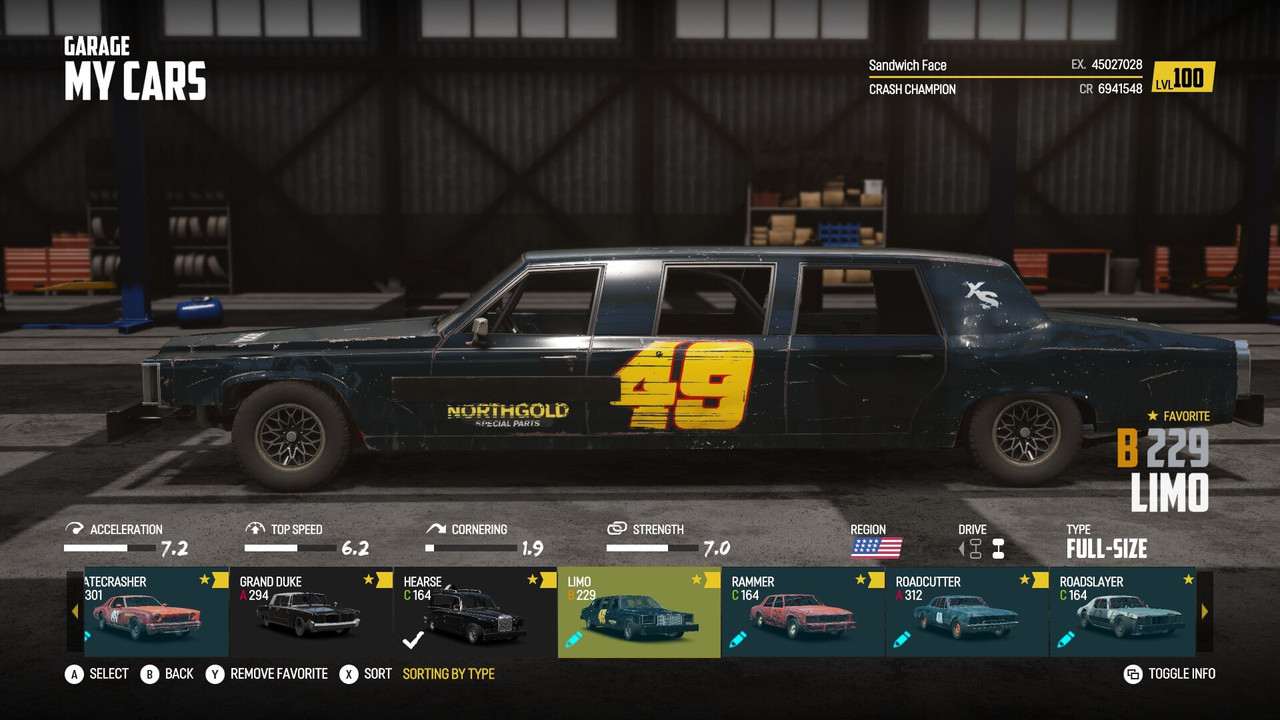Select the Roadcutter car tile
The width and height of the screenshot is (1280, 720).
click(x=967, y=612)
